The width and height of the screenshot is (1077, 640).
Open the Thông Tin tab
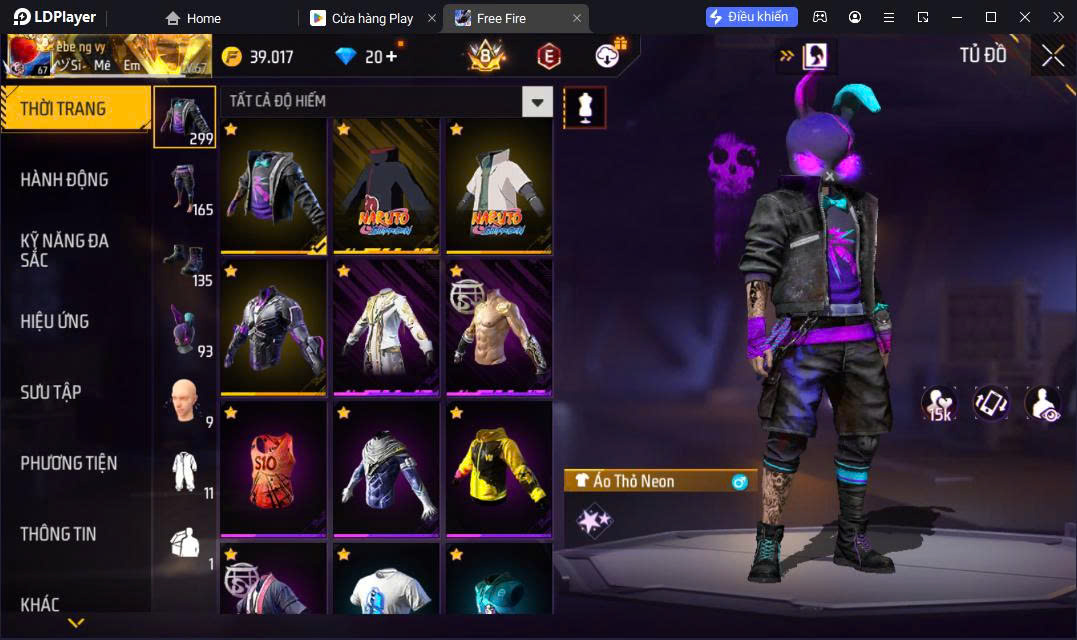pyautogui.click(x=58, y=534)
